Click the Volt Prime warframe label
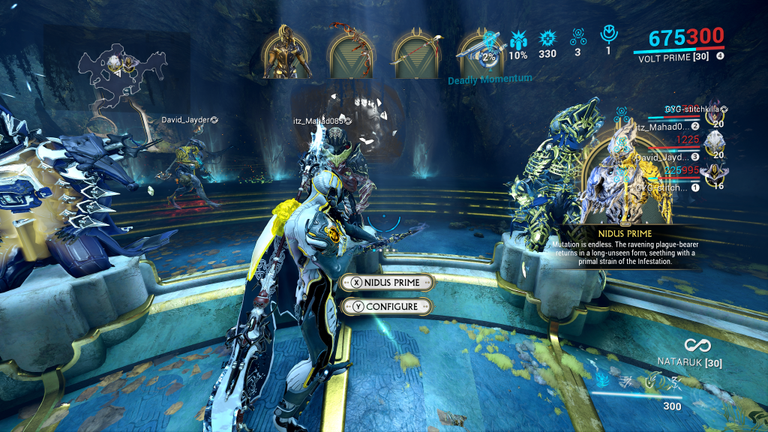768x432 pixels. (x=672, y=58)
